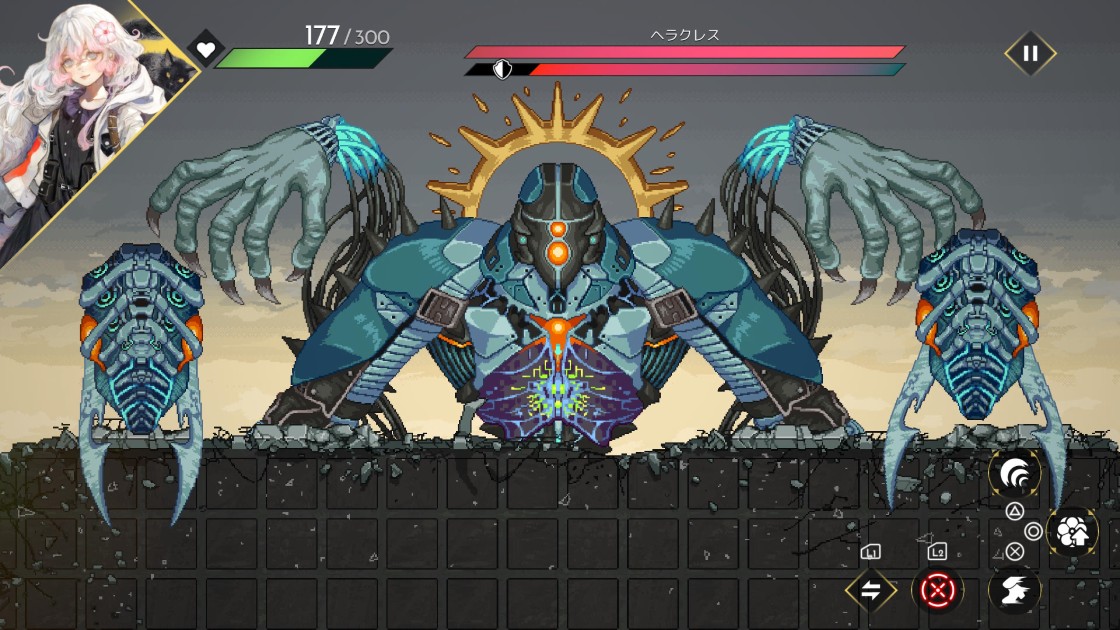
Task: Pause the game with the diamond button
Action: click(1030, 54)
